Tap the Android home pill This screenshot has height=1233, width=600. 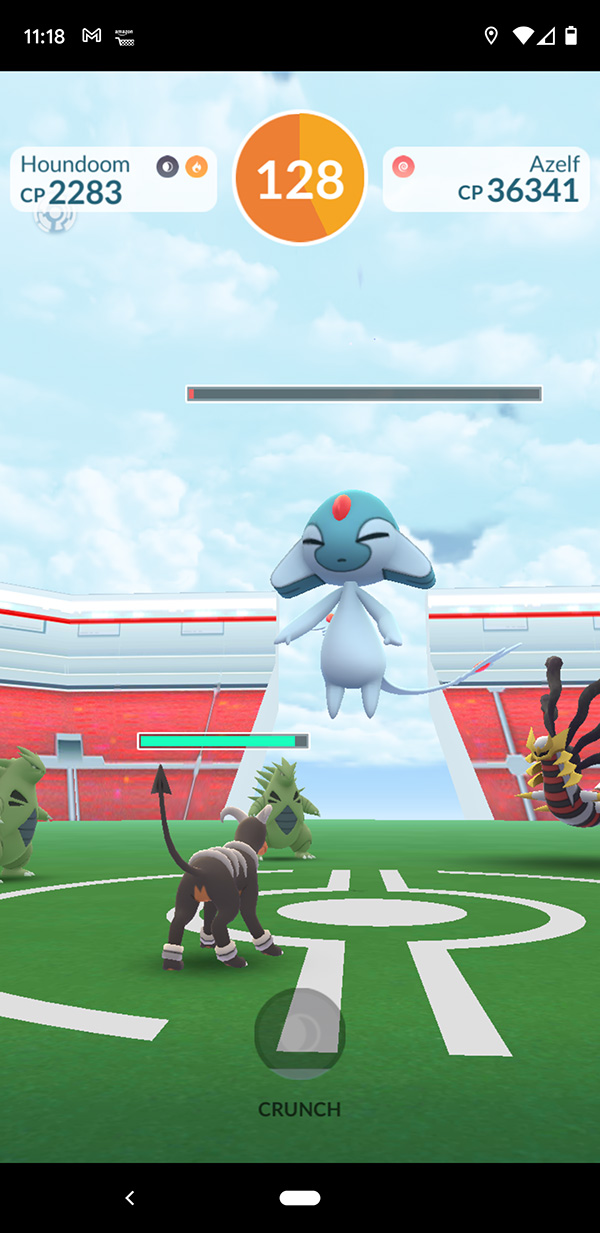(x=300, y=1197)
